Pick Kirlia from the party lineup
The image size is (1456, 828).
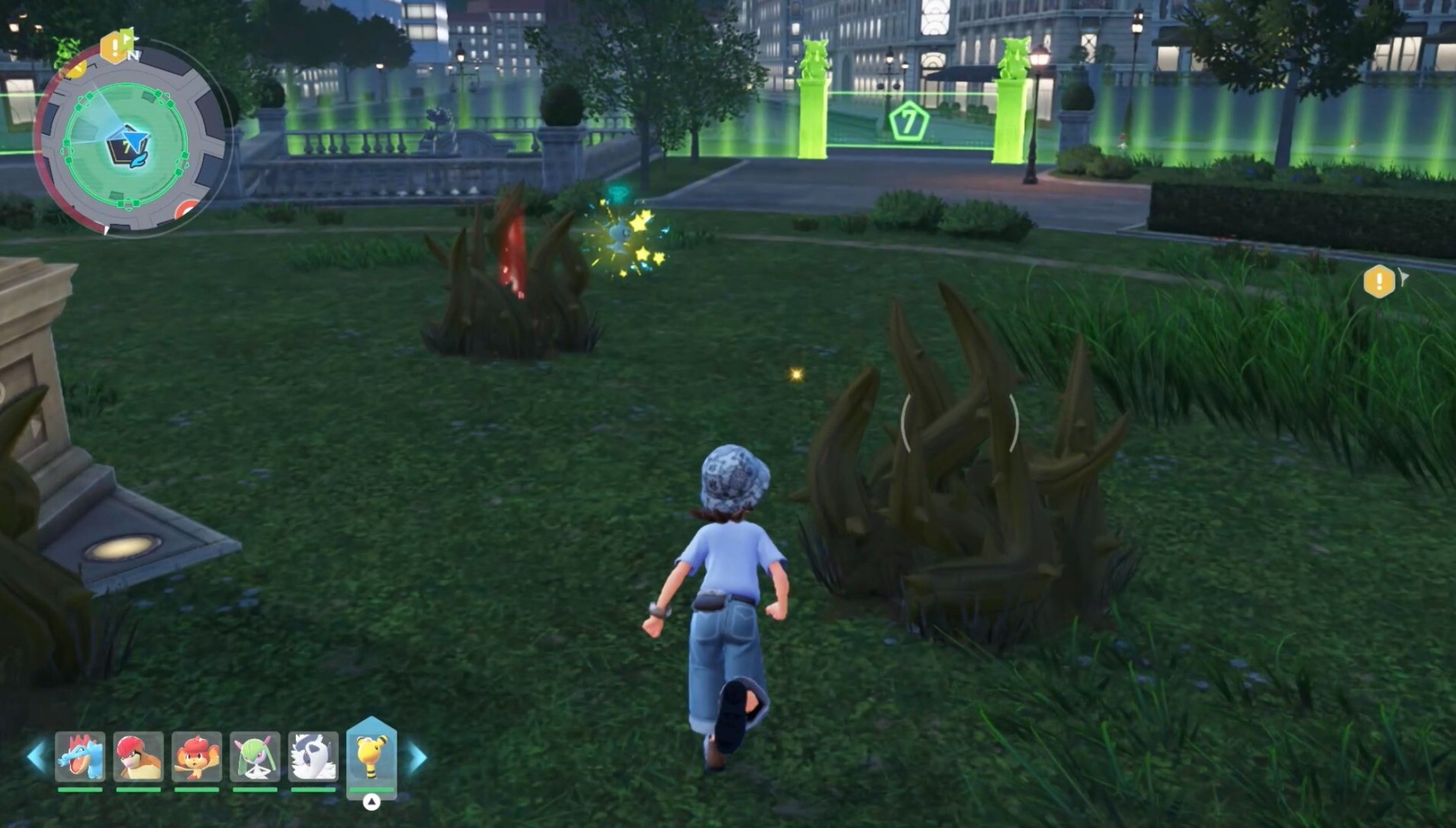pyautogui.click(x=255, y=757)
